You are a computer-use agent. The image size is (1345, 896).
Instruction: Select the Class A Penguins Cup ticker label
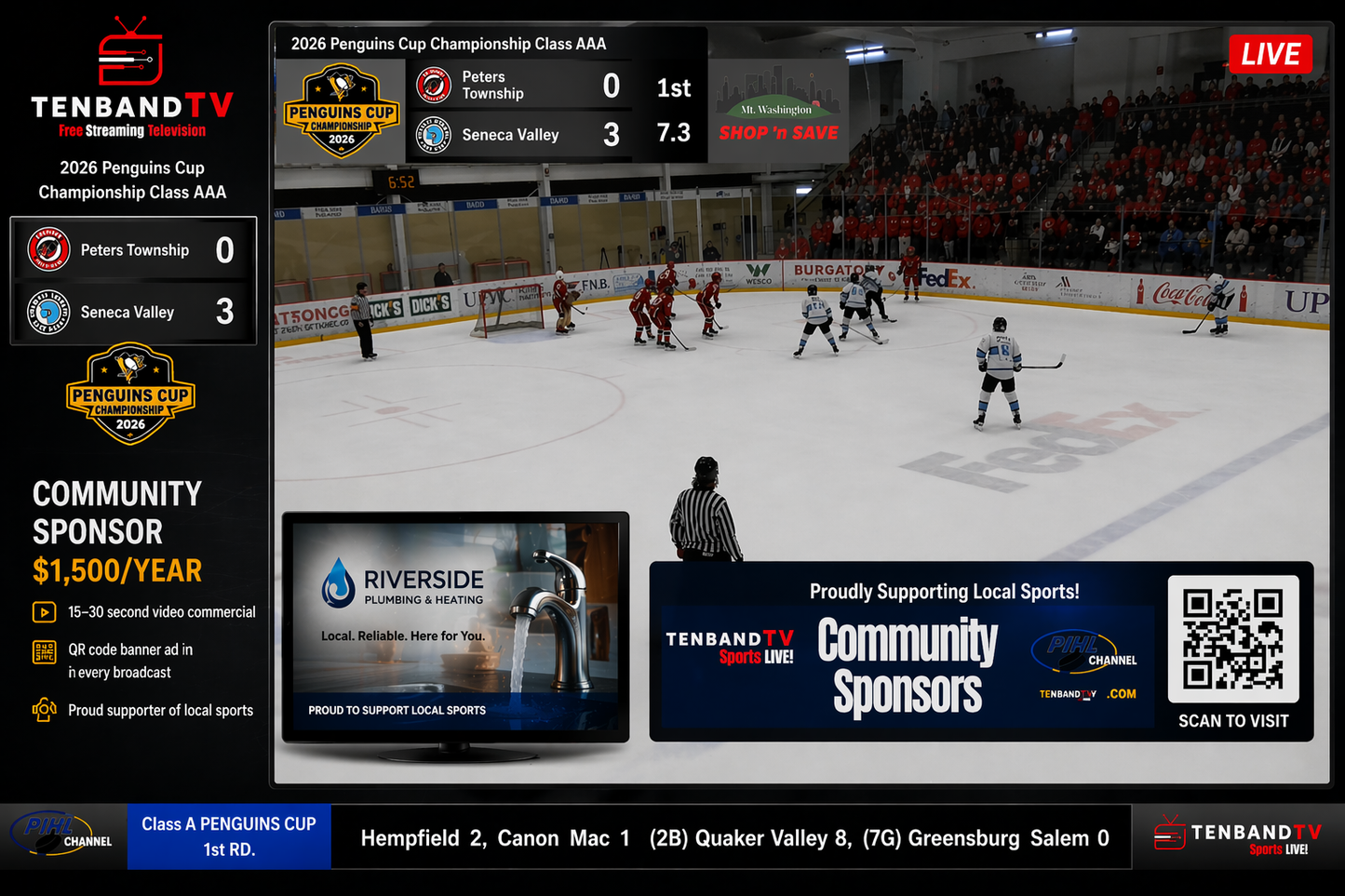tap(229, 836)
